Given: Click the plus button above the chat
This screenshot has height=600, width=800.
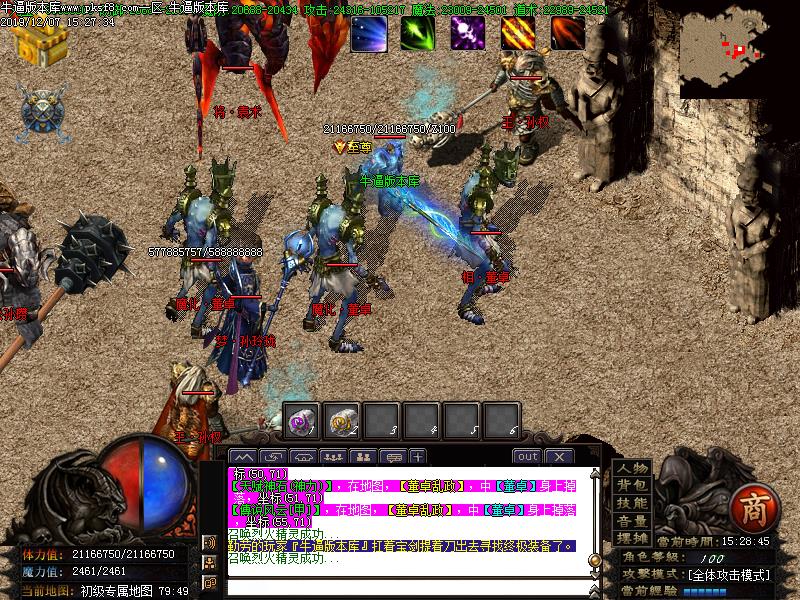Looking at the screenshot, I should coord(417,457).
